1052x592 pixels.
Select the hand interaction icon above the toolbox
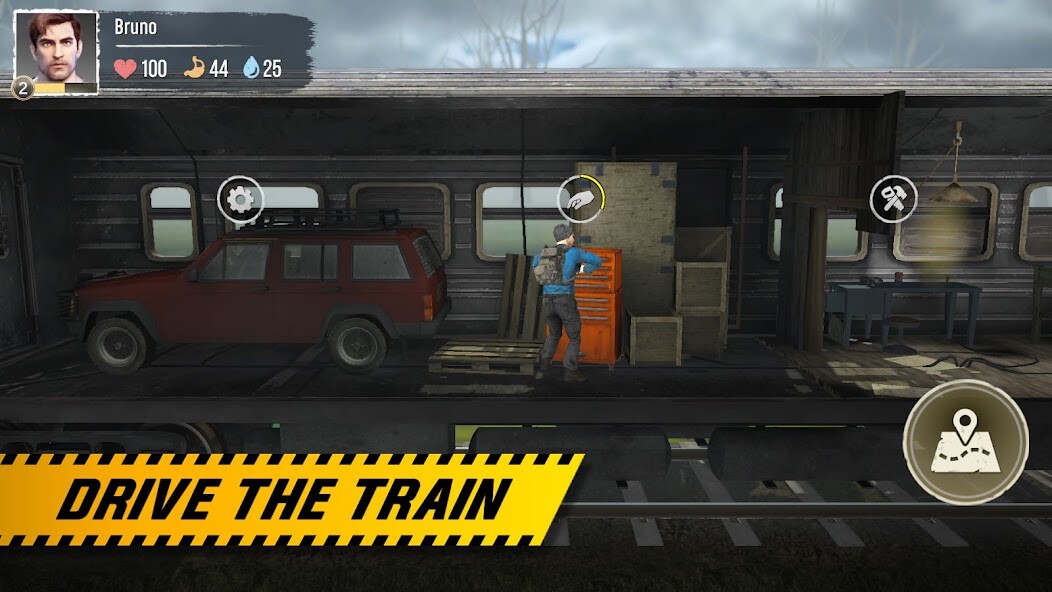point(580,199)
